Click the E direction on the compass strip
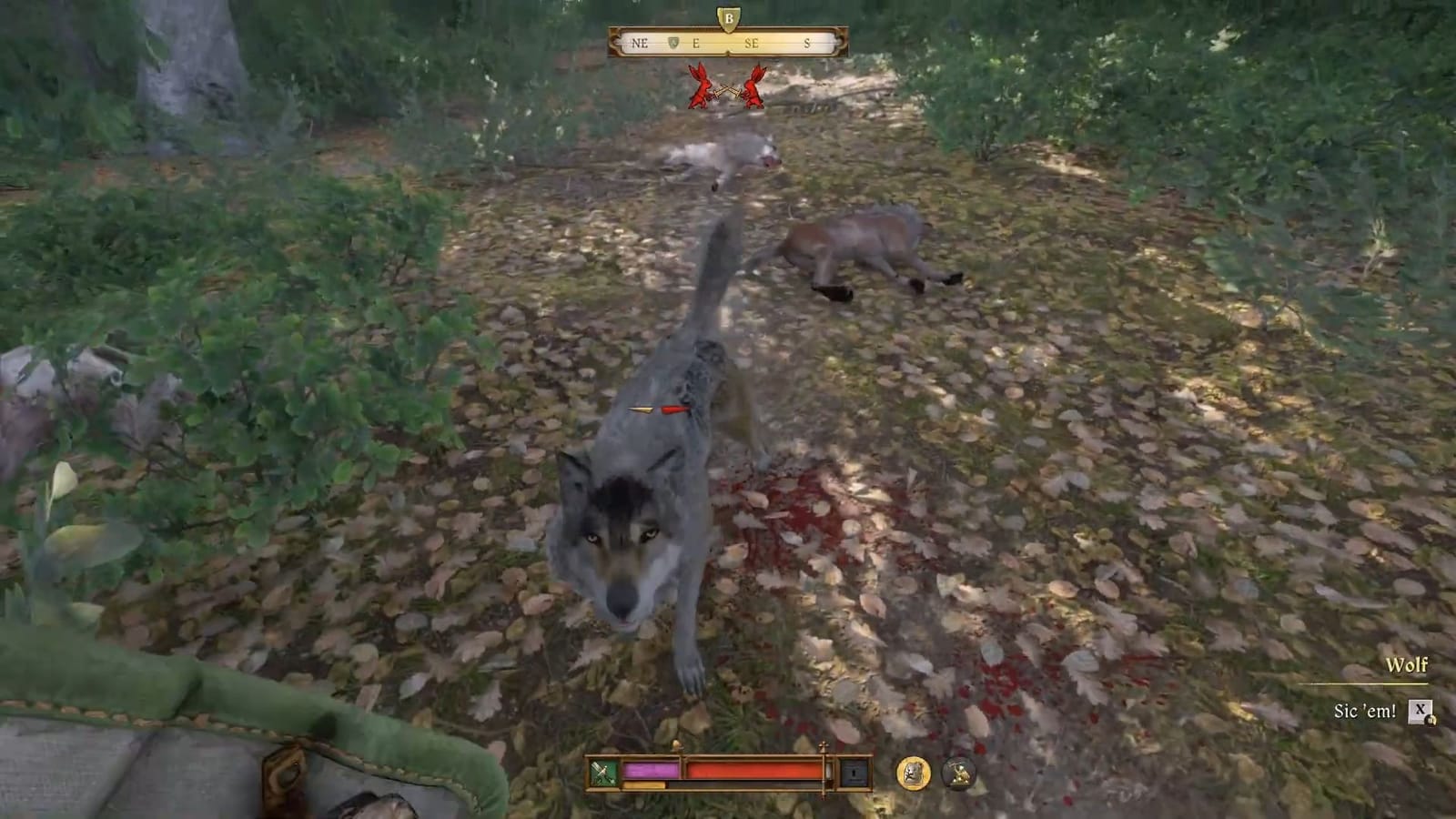 696,42
